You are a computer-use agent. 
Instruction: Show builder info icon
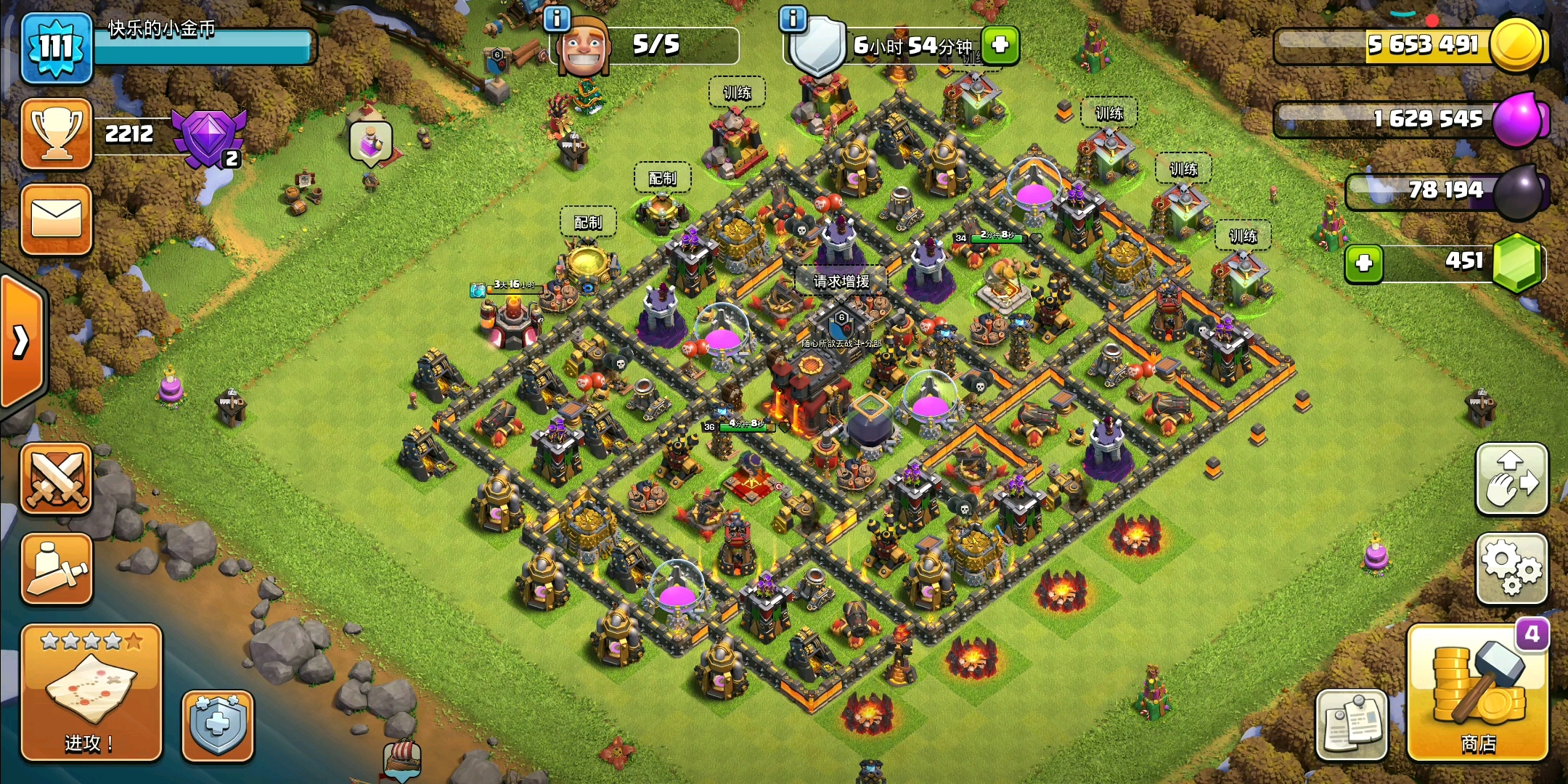click(x=557, y=19)
